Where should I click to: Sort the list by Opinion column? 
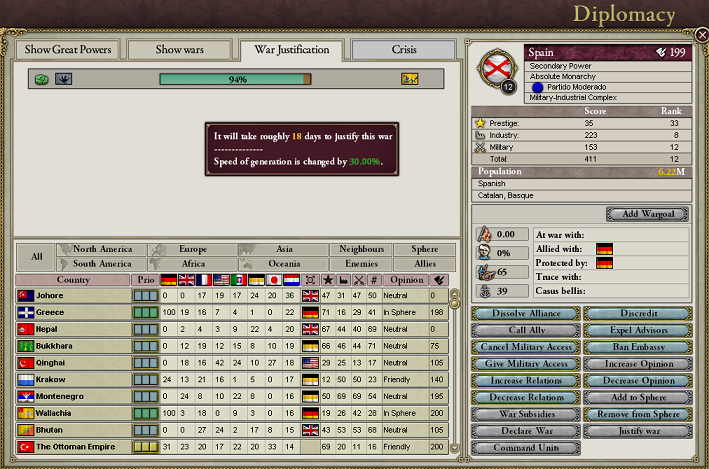coord(406,279)
